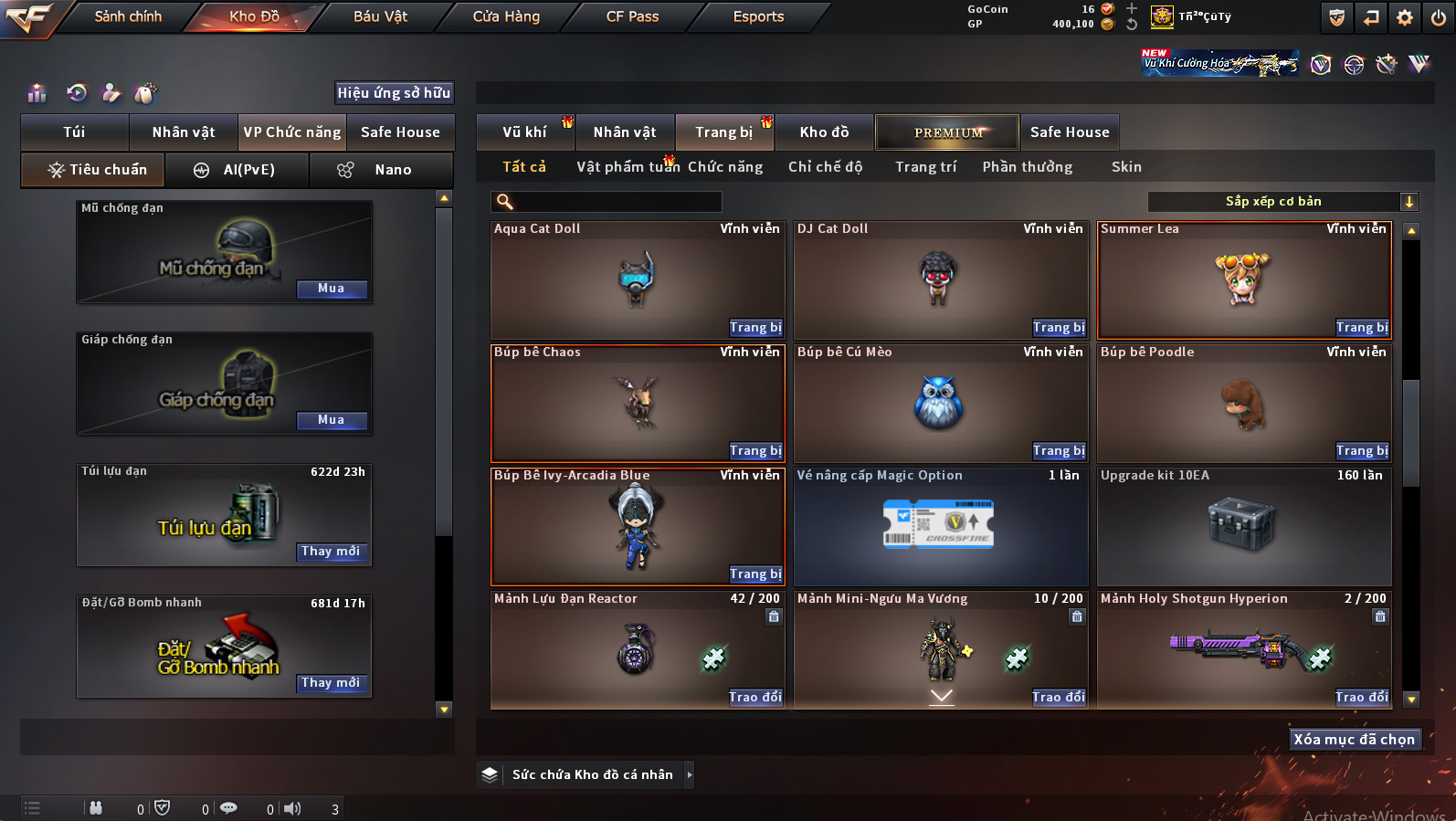Select the Upgrade kit 10EA item

(1243, 527)
